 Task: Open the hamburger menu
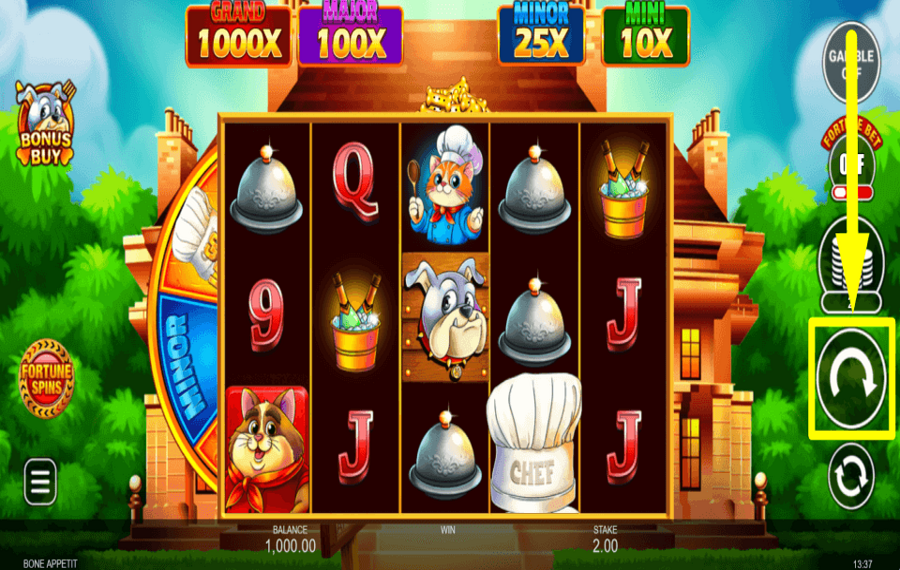click(40, 482)
